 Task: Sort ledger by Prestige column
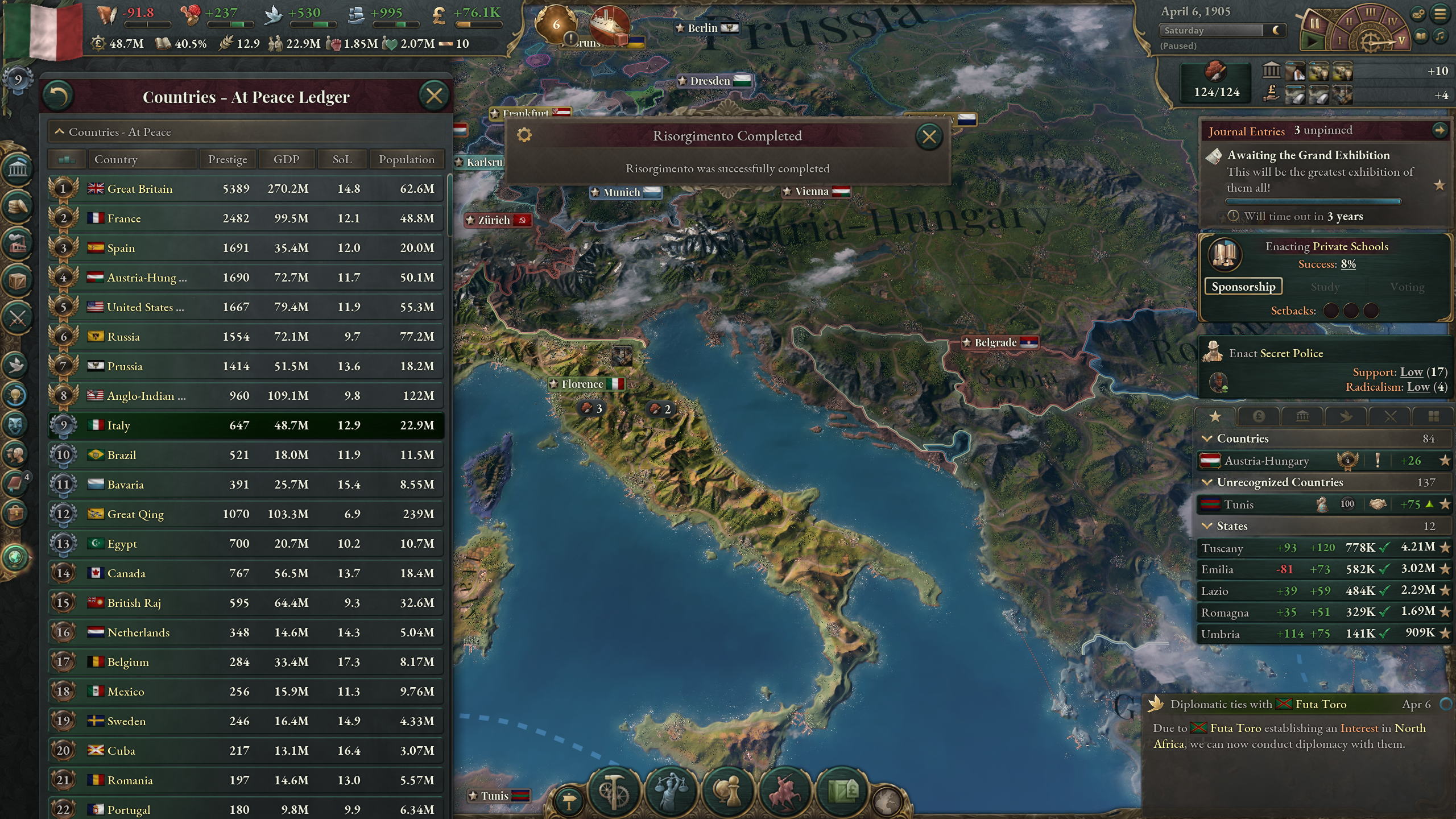227,159
